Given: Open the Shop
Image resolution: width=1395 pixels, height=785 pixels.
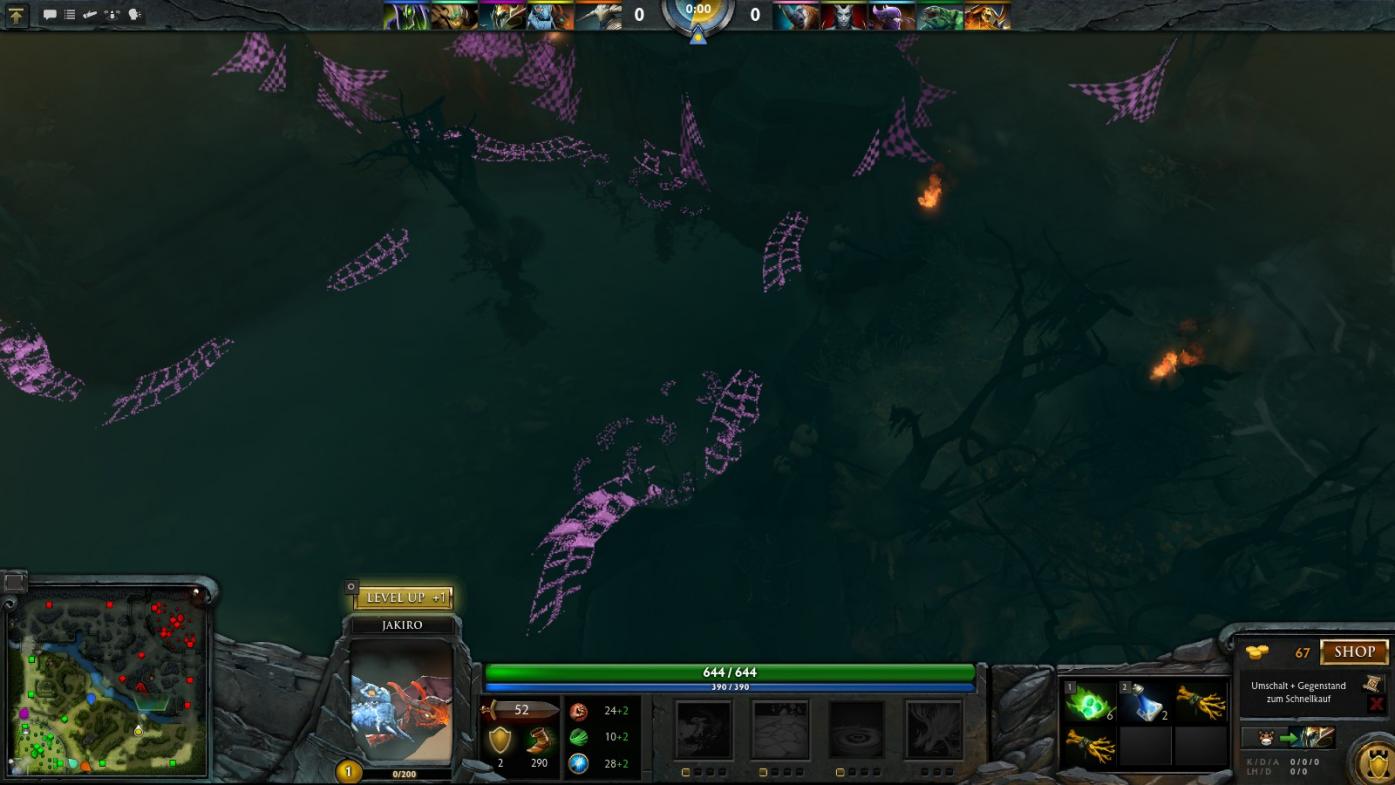Looking at the screenshot, I should (x=1354, y=652).
